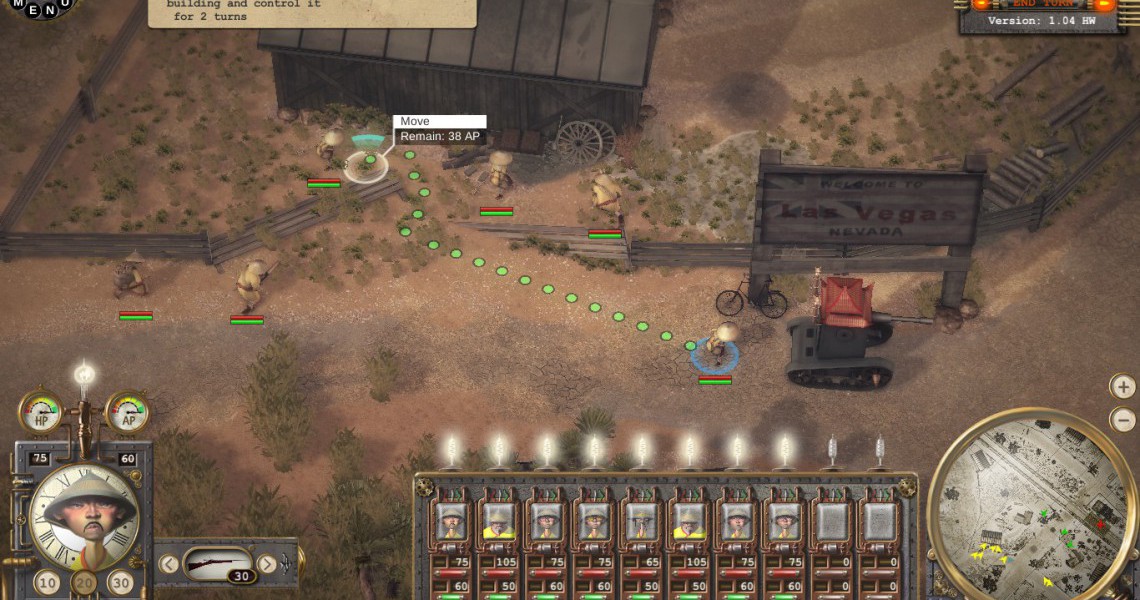The height and width of the screenshot is (600, 1140).
Task: Click the END TURN button
Action: (x=1042, y=4)
